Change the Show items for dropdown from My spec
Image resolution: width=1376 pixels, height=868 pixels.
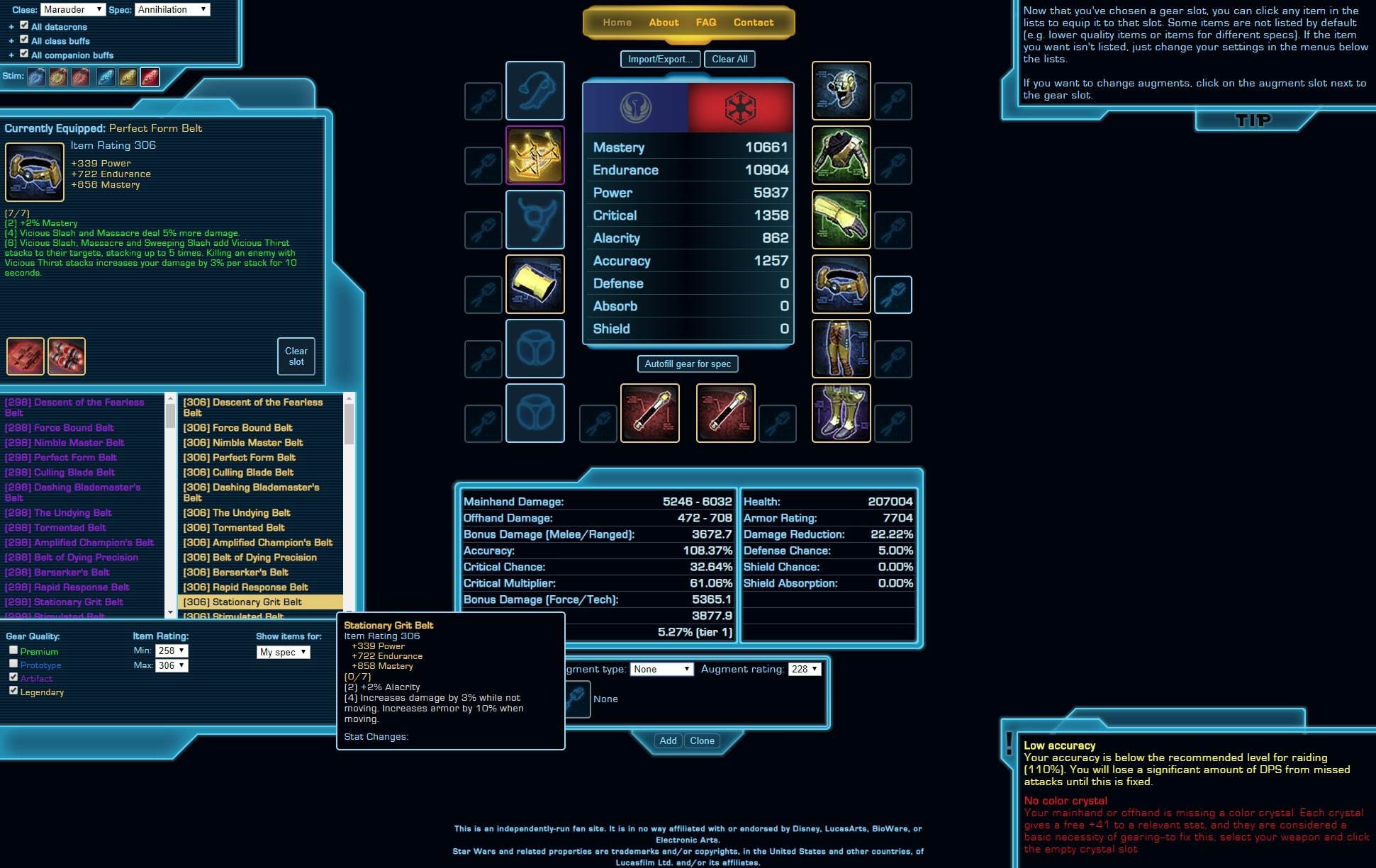283,652
